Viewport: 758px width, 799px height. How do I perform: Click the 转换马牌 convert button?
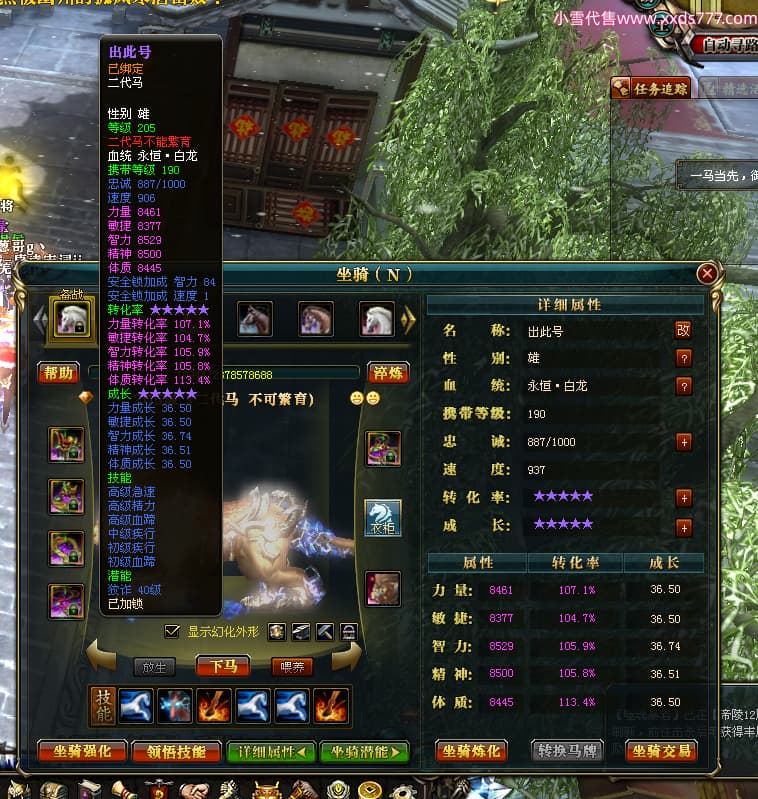click(x=568, y=751)
